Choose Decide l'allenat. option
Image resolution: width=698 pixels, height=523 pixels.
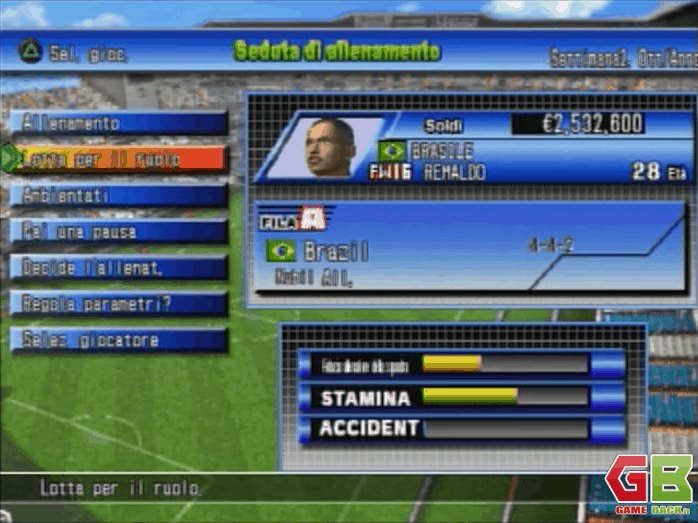click(x=118, y=268)
